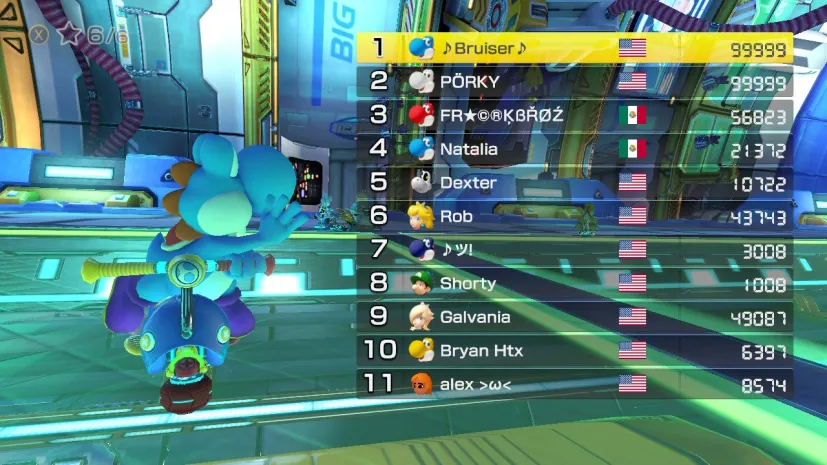The width and height of the screenshot is (827, 465).
Task: Select the Bryan Htx row
Action: tap(575, 351)
